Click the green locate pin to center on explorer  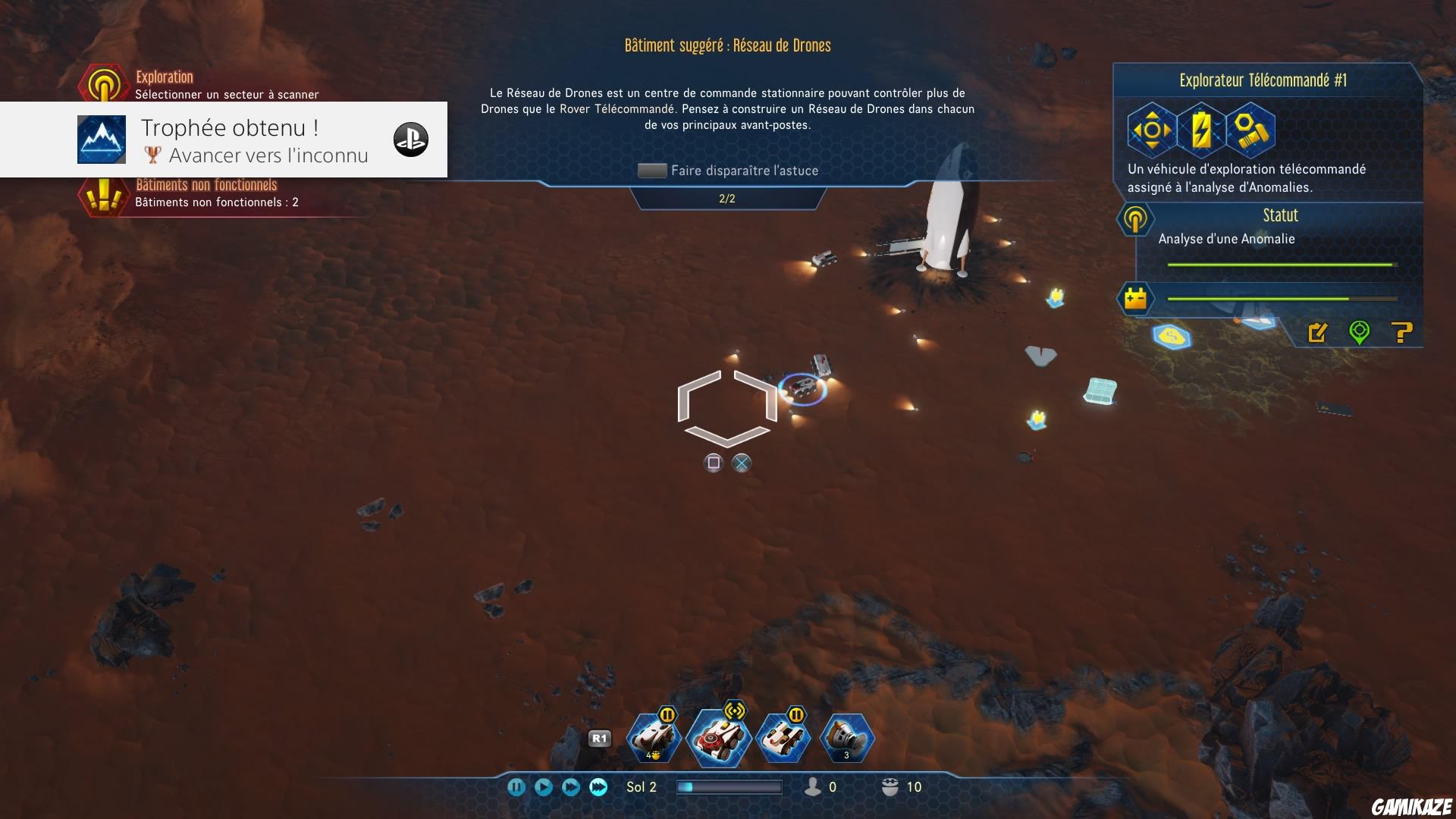(x=1360, y=332)
